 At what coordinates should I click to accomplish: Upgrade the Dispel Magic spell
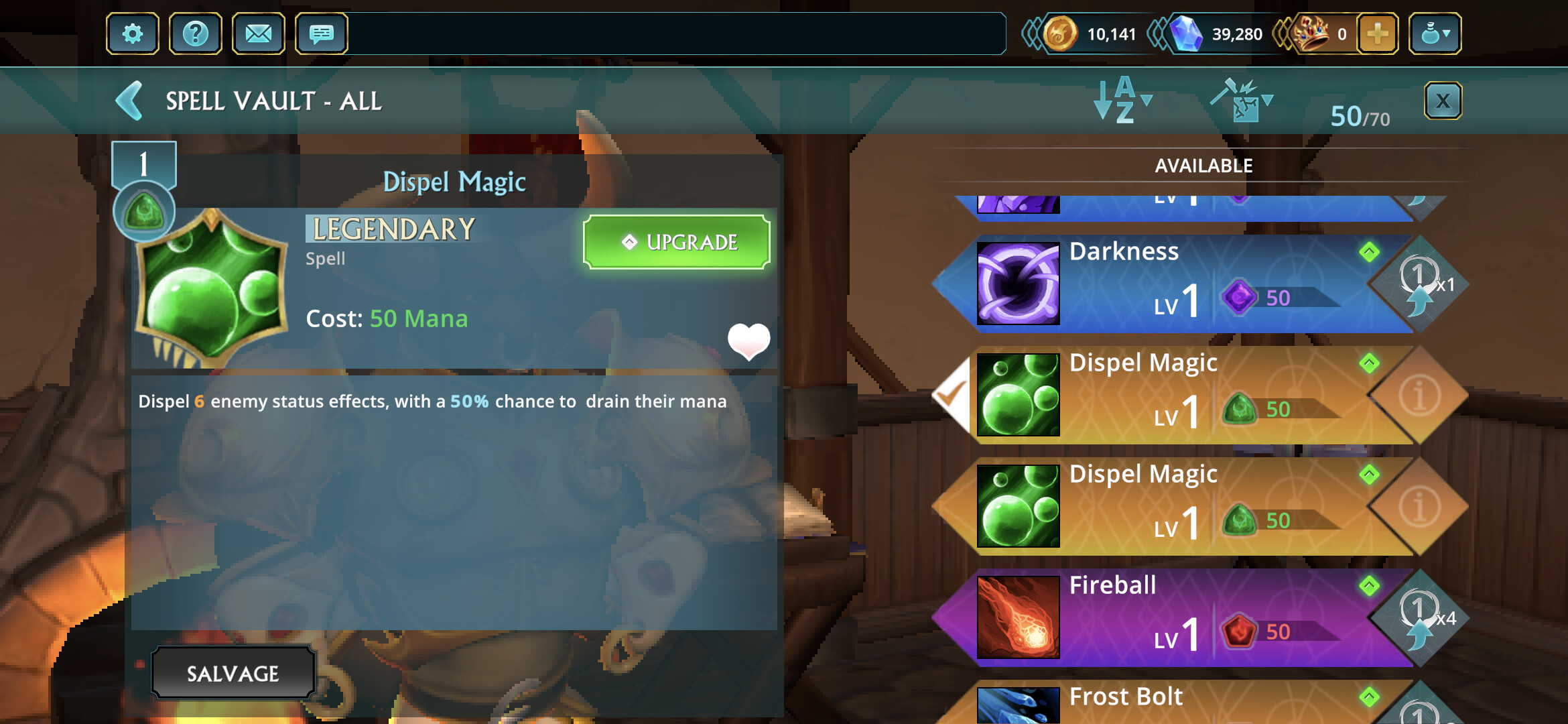[676, 242]
